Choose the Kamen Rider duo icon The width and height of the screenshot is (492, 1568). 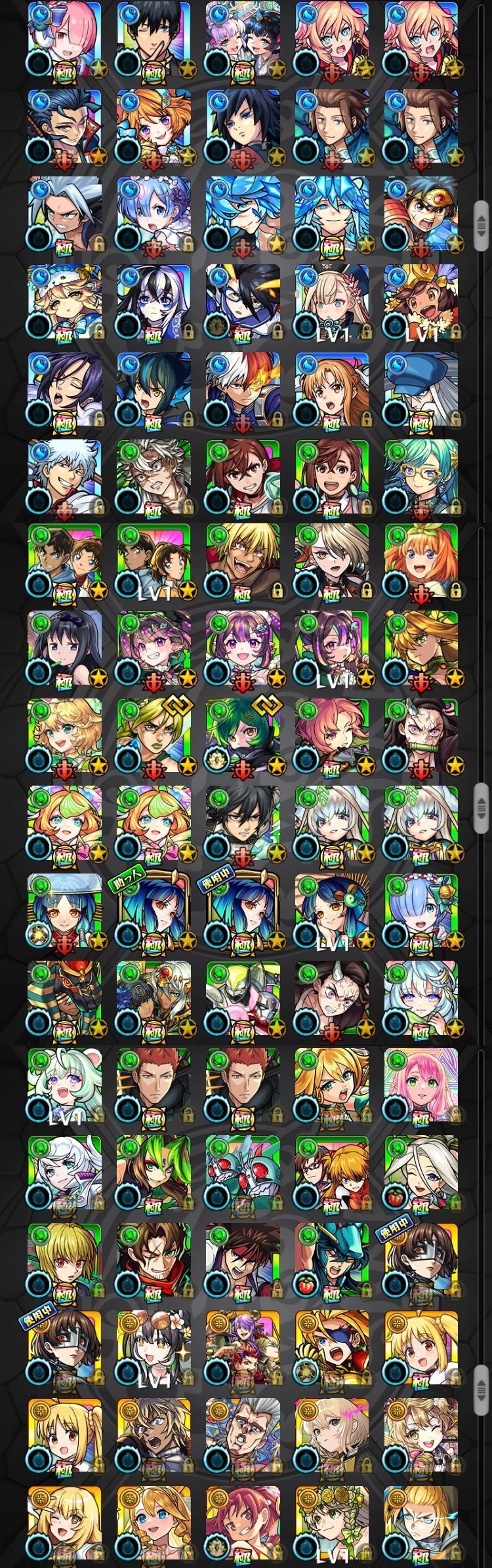click(243, 1173)
